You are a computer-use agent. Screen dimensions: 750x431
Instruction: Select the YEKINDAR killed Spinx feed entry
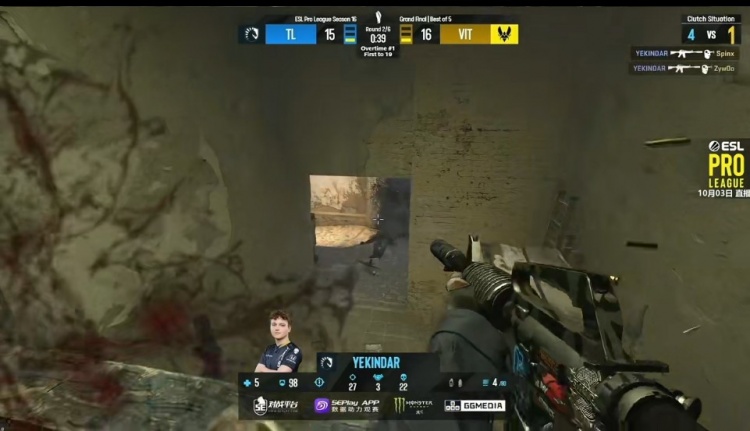point(684,53)
